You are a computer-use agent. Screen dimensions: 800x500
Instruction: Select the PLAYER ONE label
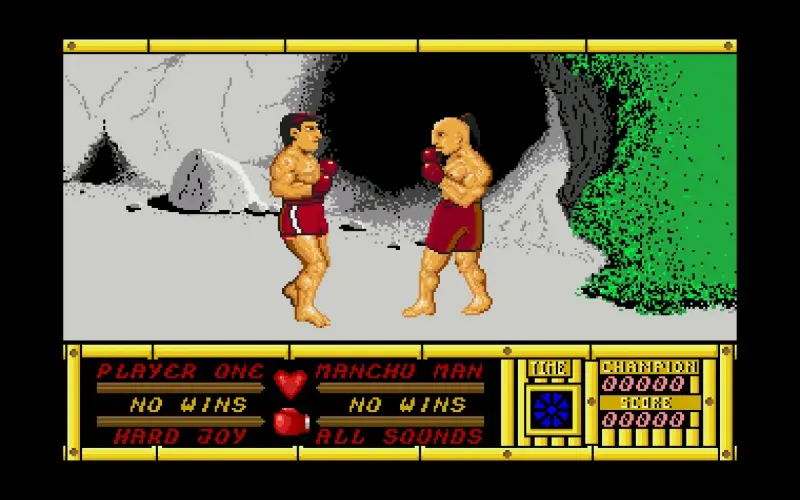(181, 372)
